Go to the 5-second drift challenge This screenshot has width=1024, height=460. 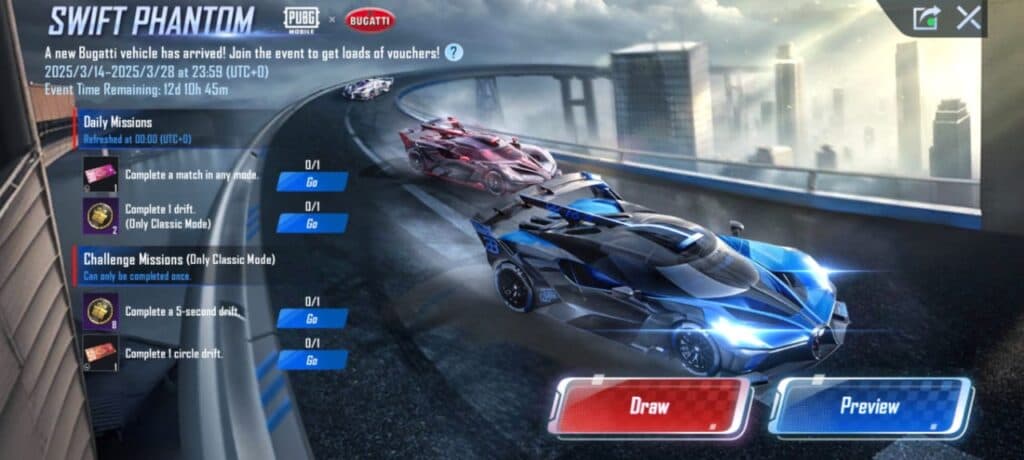[312, 318]
